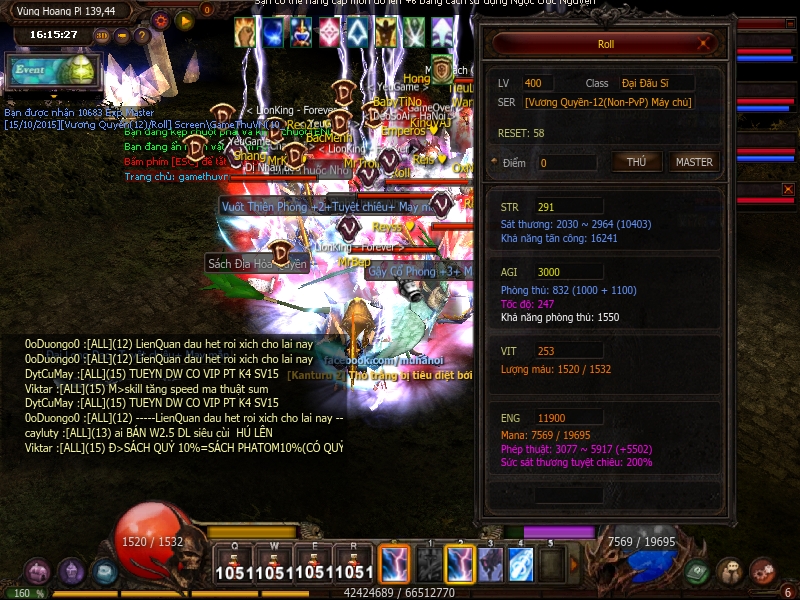Select the lightning skill in slot 2
The height and width of the screenshot is (600, 800).
(460, 565)
